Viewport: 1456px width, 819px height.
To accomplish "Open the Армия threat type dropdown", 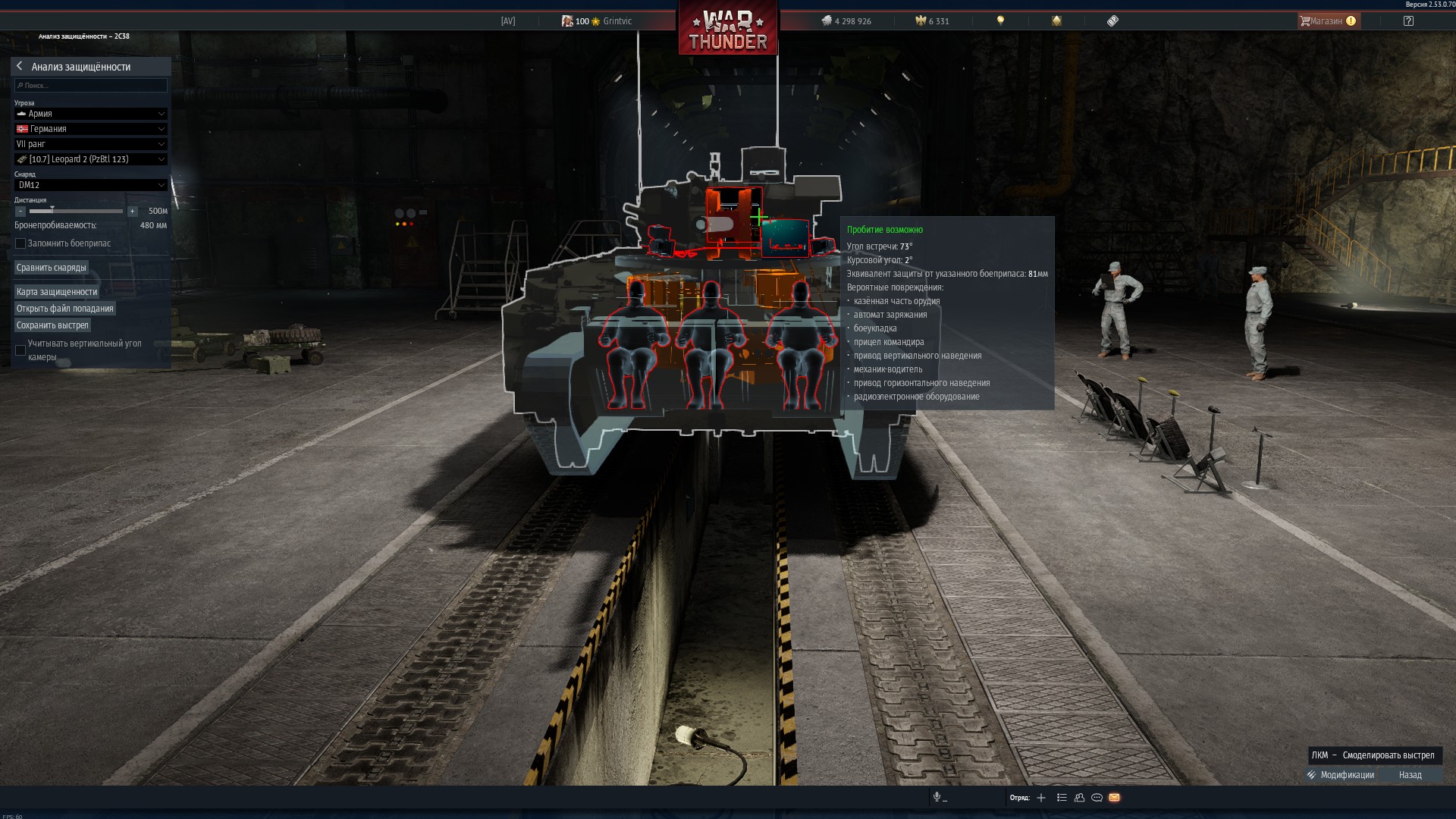I will coord(90,114).
